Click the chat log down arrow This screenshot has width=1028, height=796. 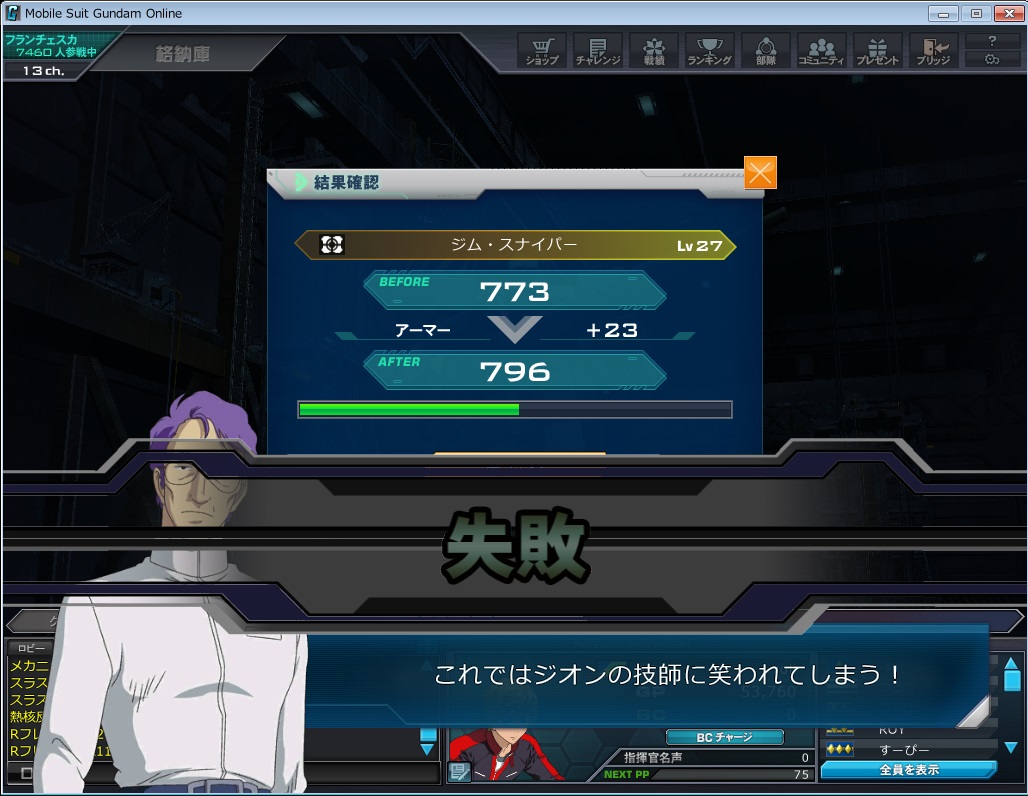(428, 749)
